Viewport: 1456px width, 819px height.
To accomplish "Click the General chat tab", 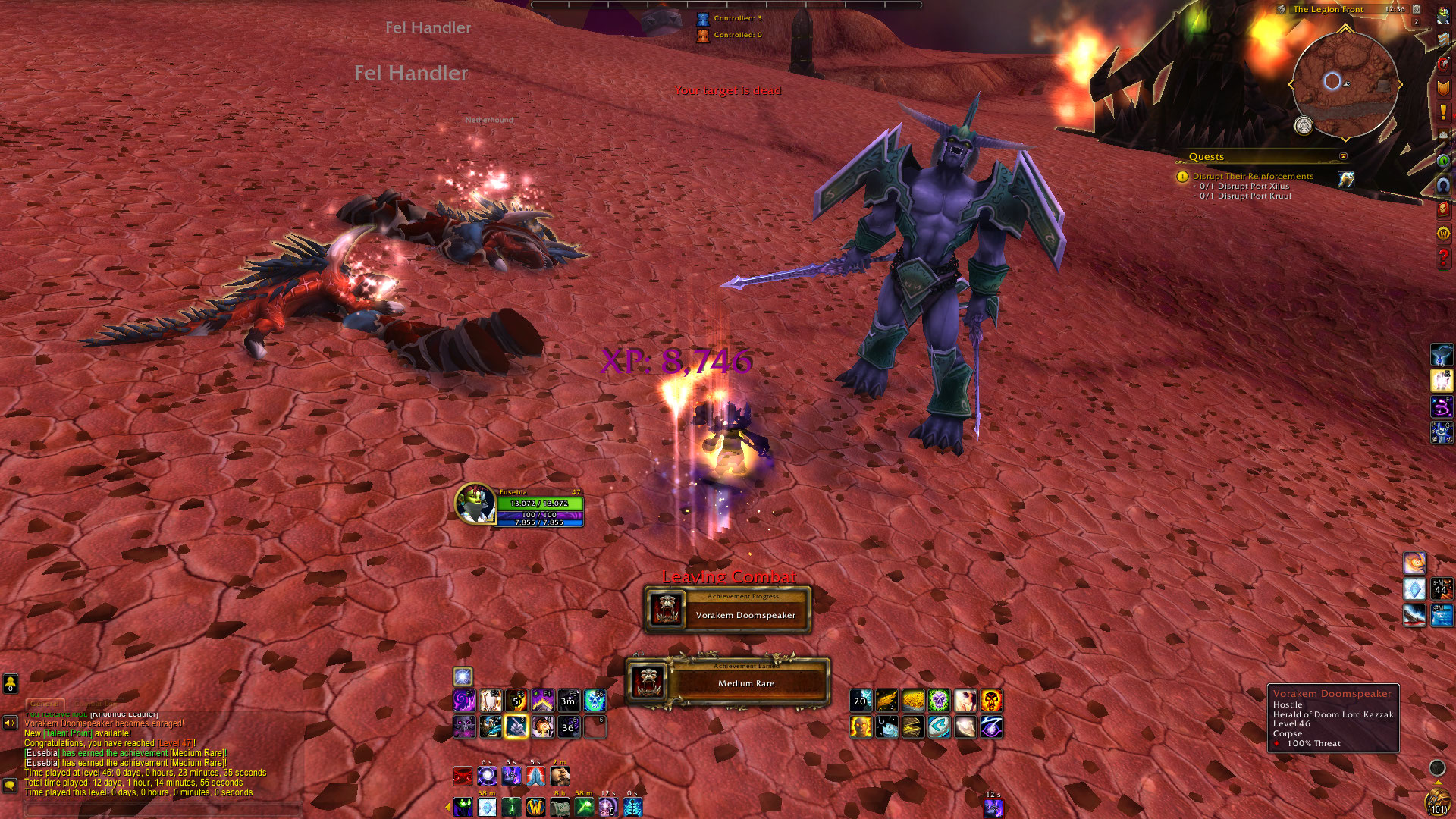I will pyautogui.click(x=45, y=703).
